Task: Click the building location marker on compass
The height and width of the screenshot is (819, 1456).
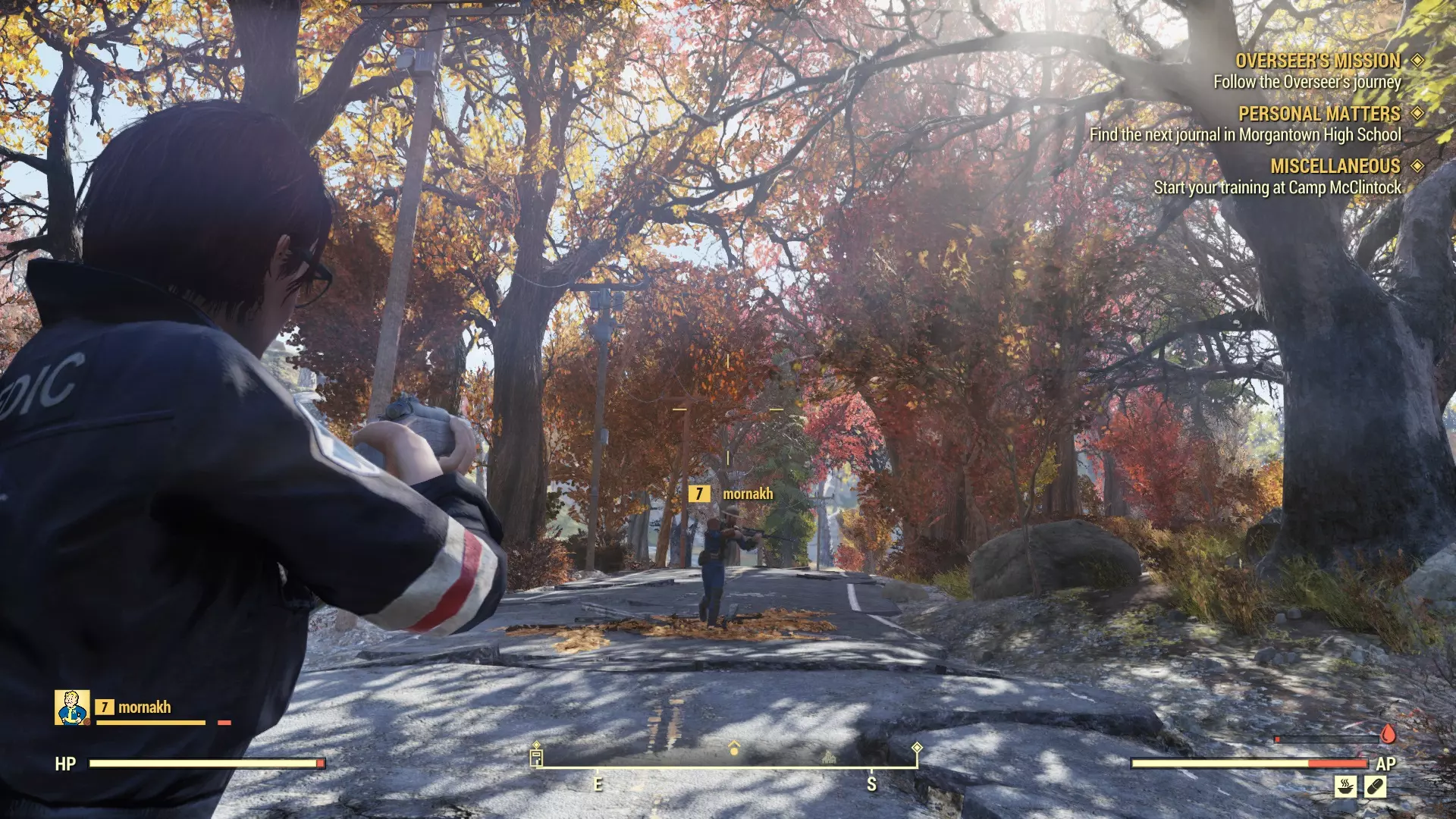Action: pos(829,756)
